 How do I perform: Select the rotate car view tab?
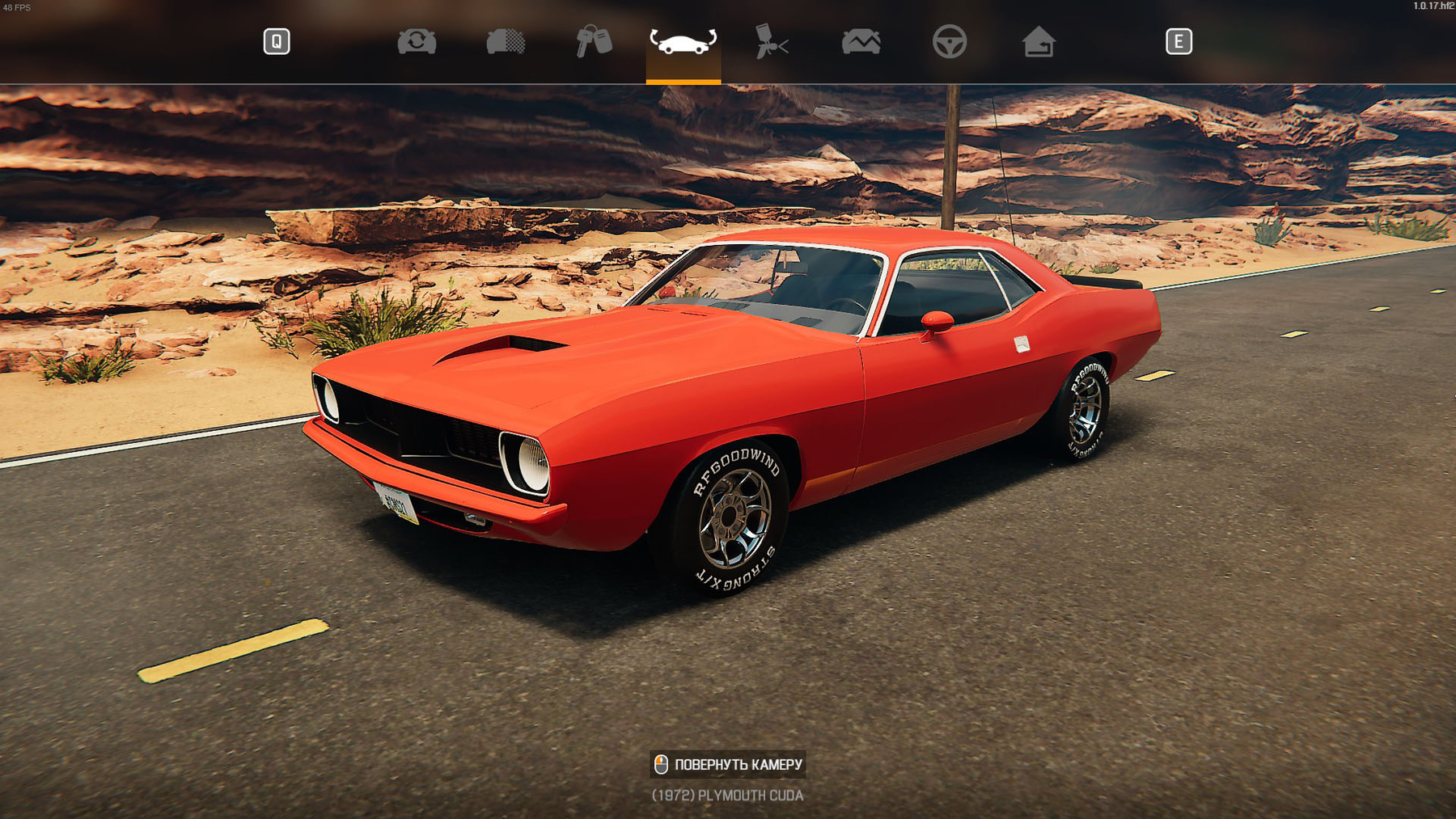683,41
